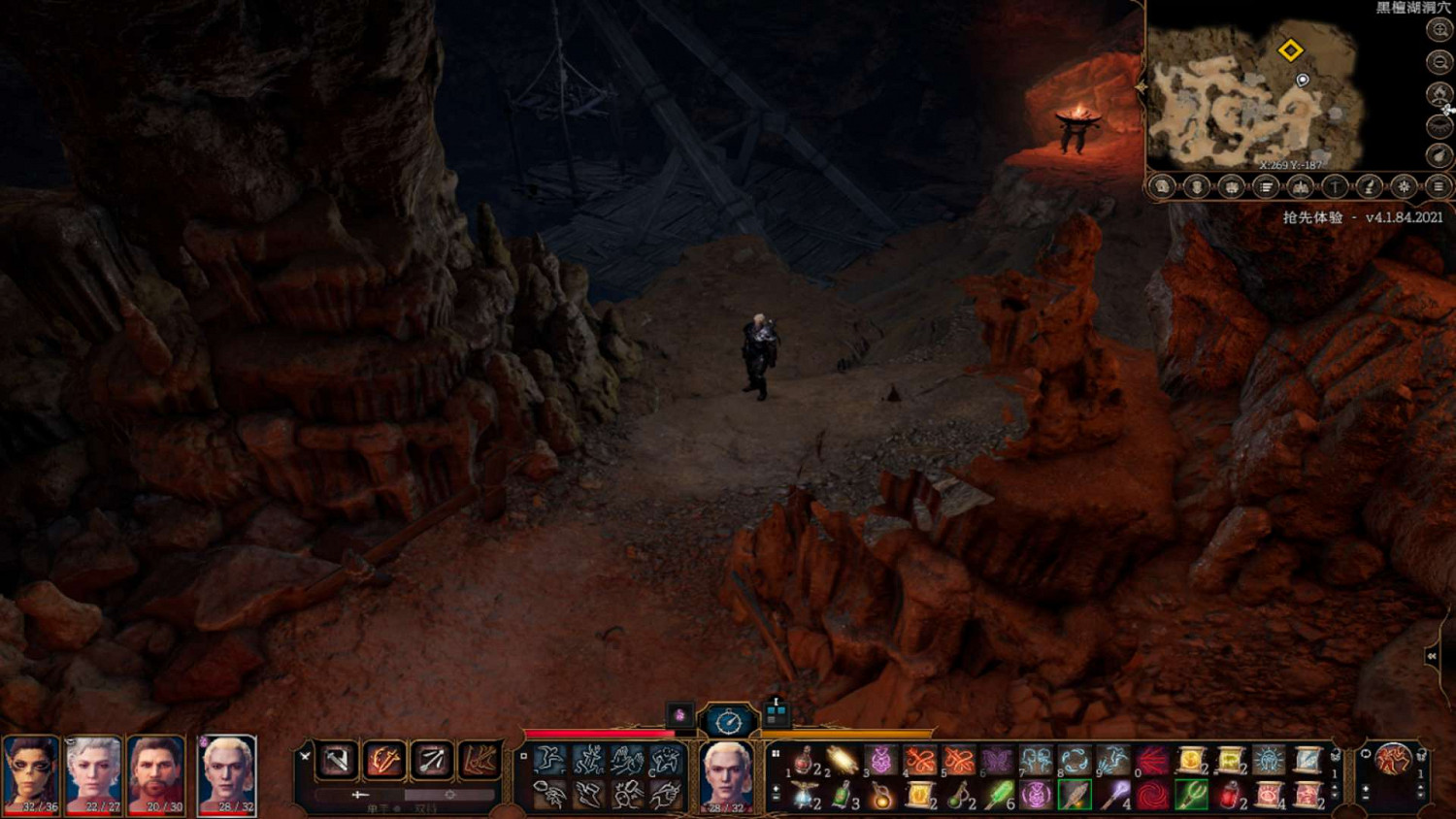
Task: Click the yellow diamond marker on minimap
Action: tap(1290, 50)
